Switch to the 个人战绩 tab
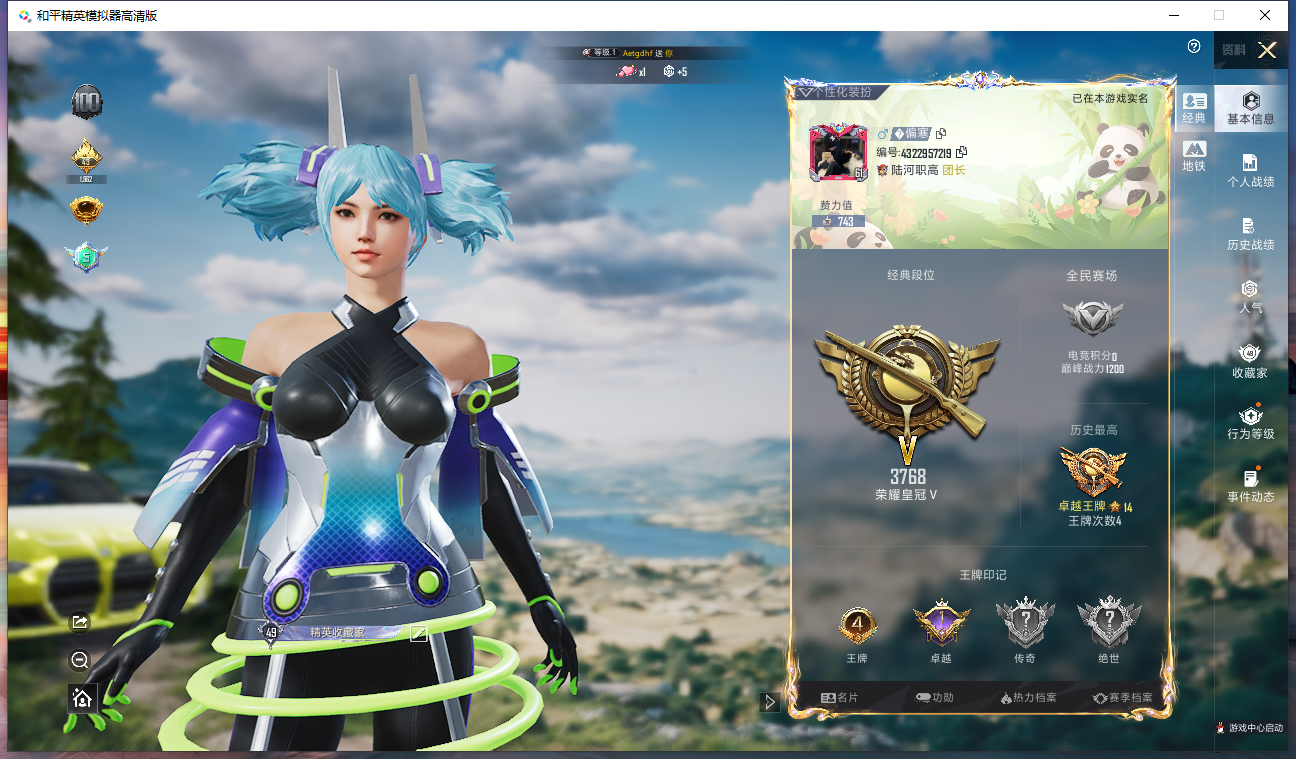Image resolution: width=1296 pixels, height=759 pixels. 1250,171
